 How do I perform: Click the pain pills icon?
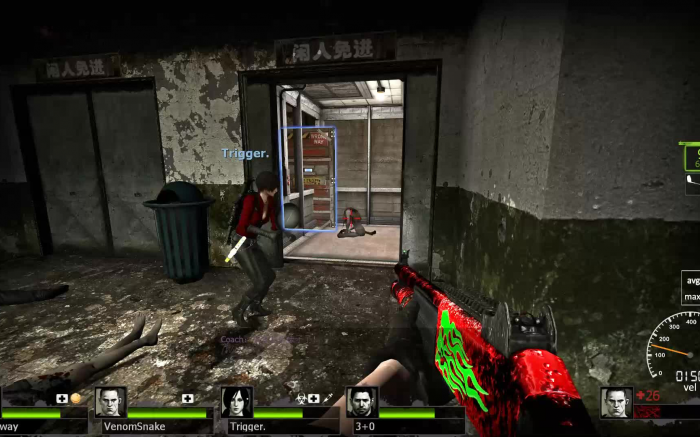pyautogui.click(x=76, y=398)
